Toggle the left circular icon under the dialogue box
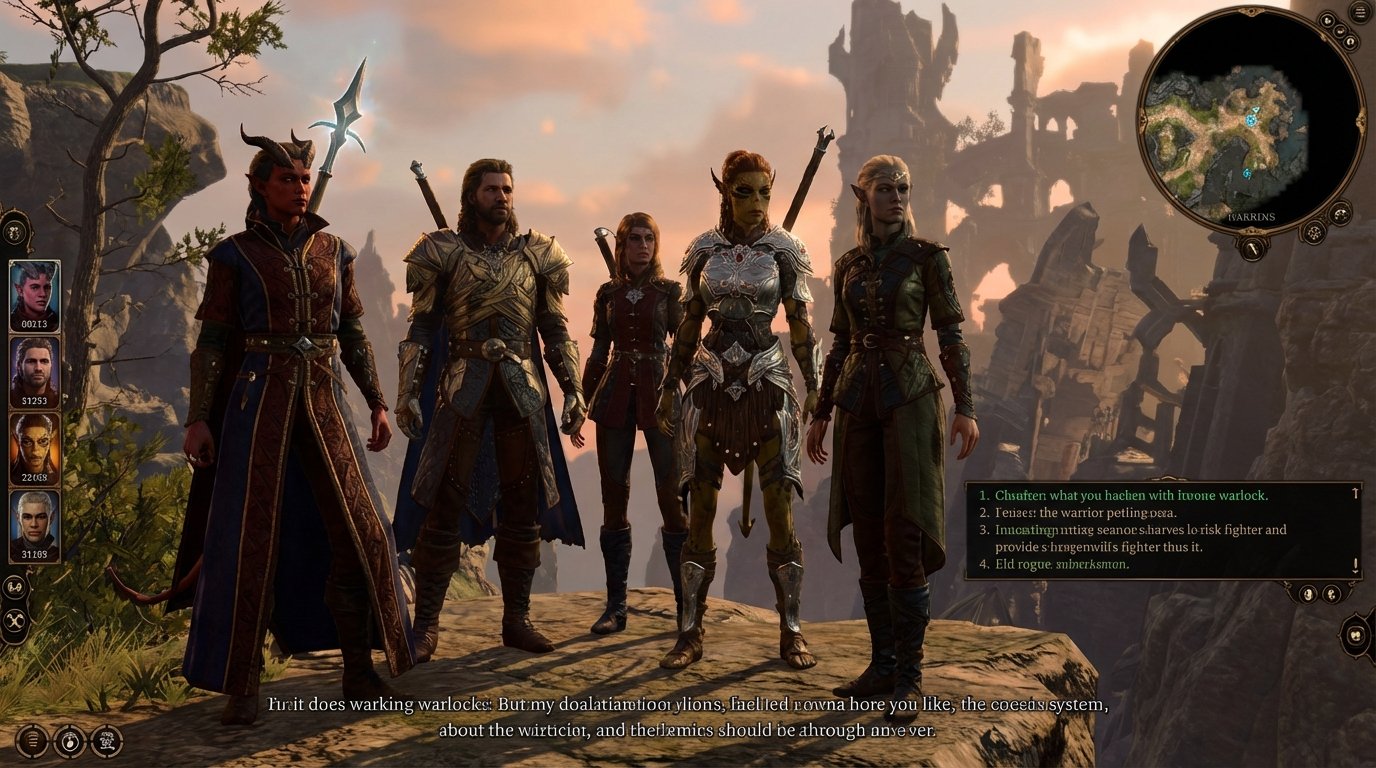This screenshot has width=1376, height=768. [1308, 595]
